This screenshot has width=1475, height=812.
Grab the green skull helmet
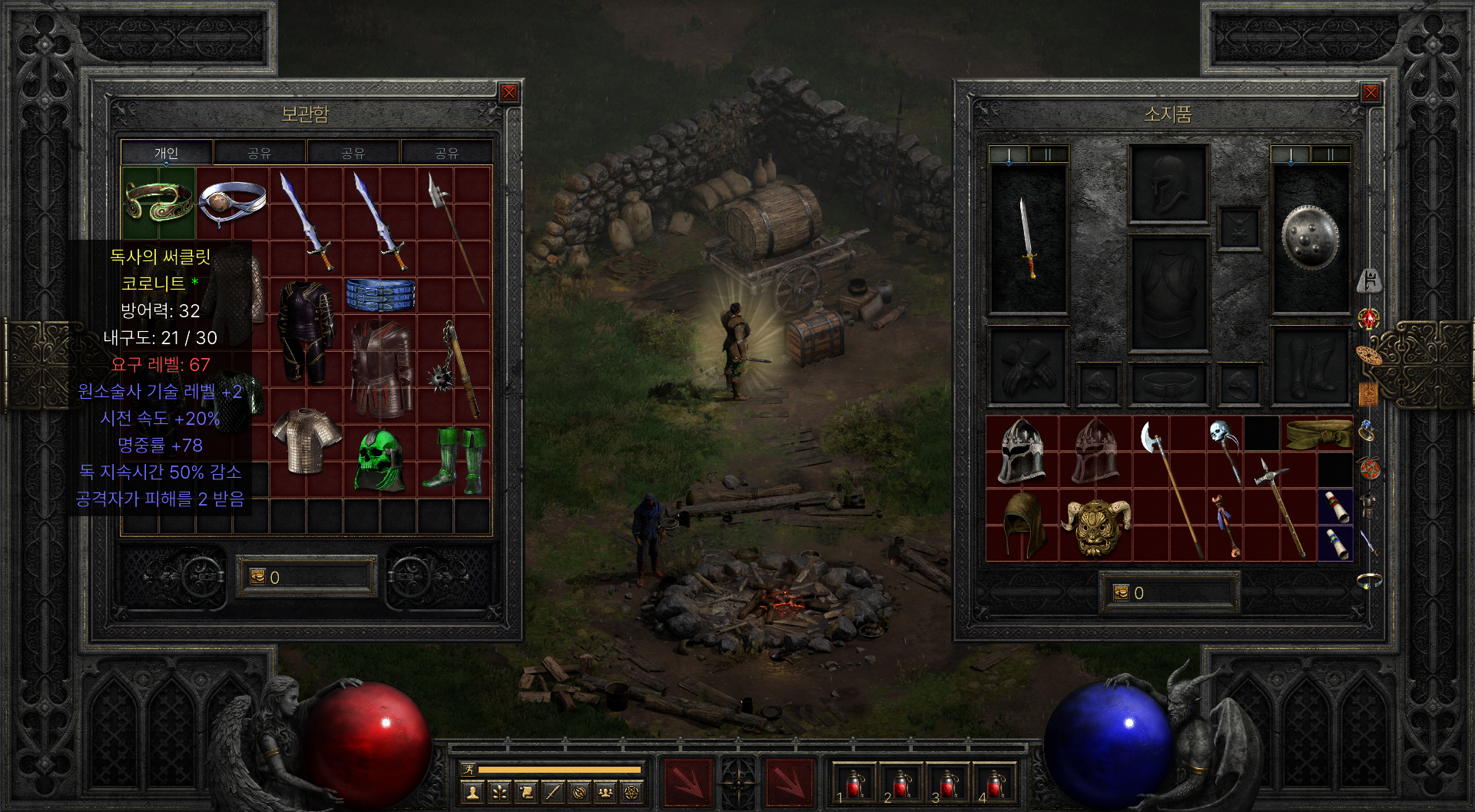pos(380,460)
